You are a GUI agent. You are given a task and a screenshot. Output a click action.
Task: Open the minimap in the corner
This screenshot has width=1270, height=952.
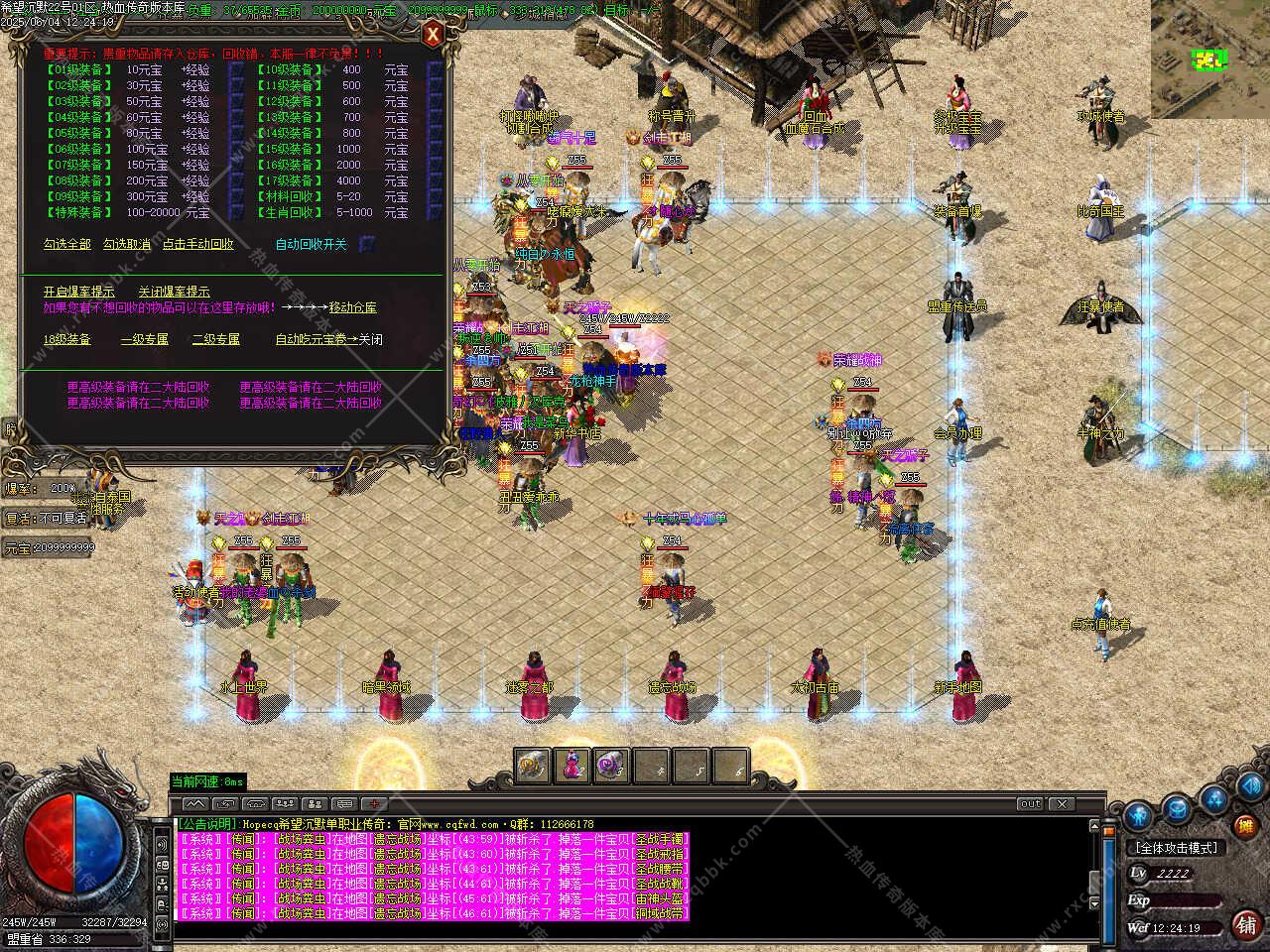tap(1209, 59)
